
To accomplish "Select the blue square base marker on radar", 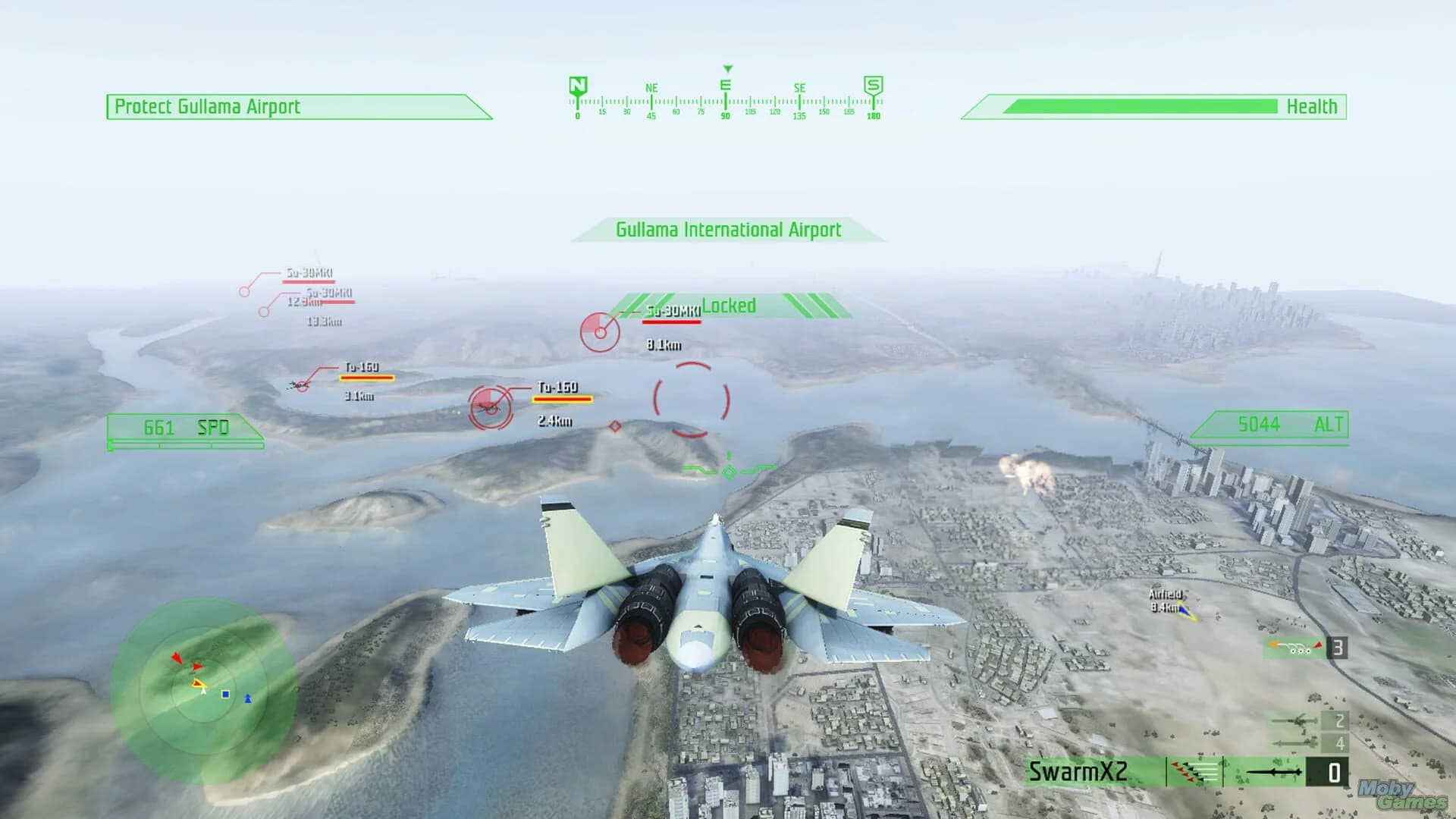I will (x=225, y=694).
